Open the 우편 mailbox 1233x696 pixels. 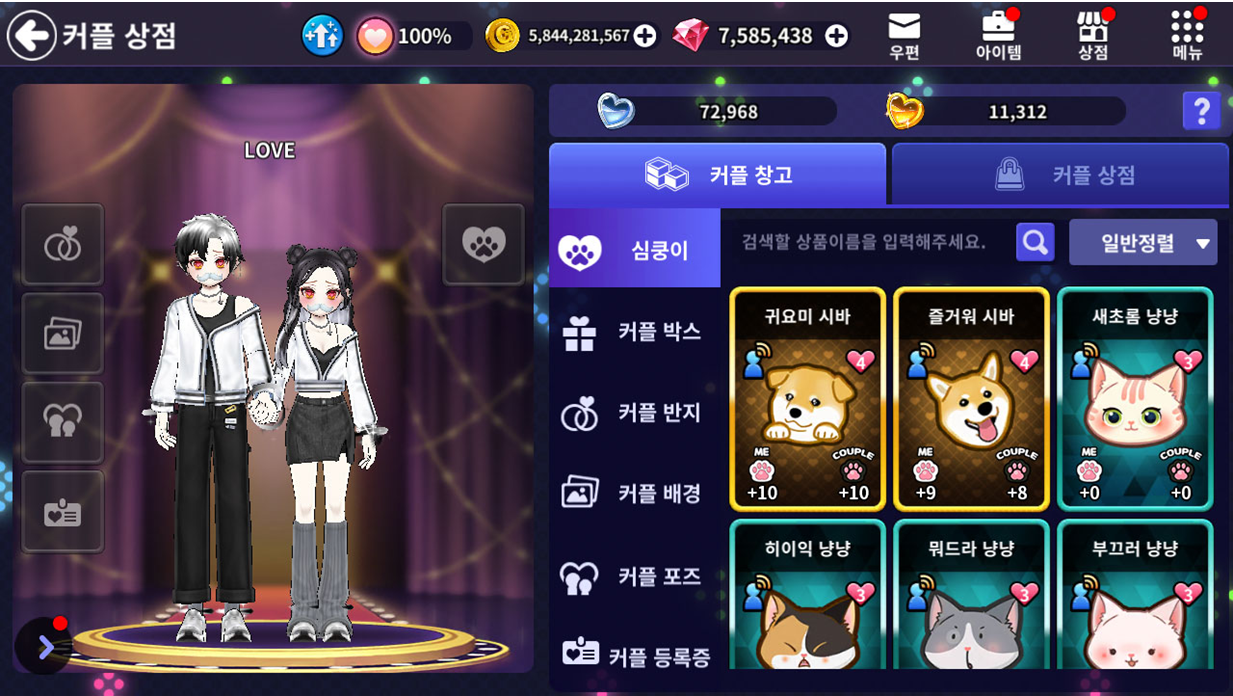click(904, 36)
